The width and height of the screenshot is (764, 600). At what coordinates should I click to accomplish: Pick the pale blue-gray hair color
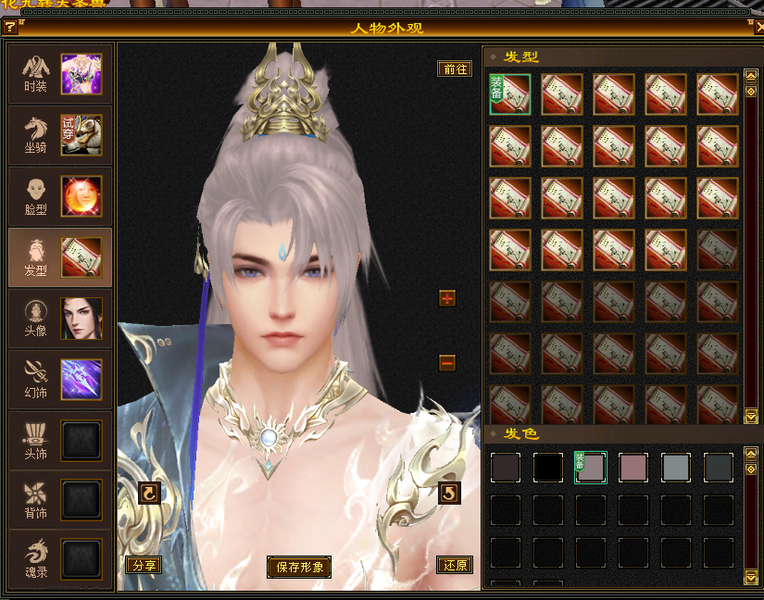676,468
